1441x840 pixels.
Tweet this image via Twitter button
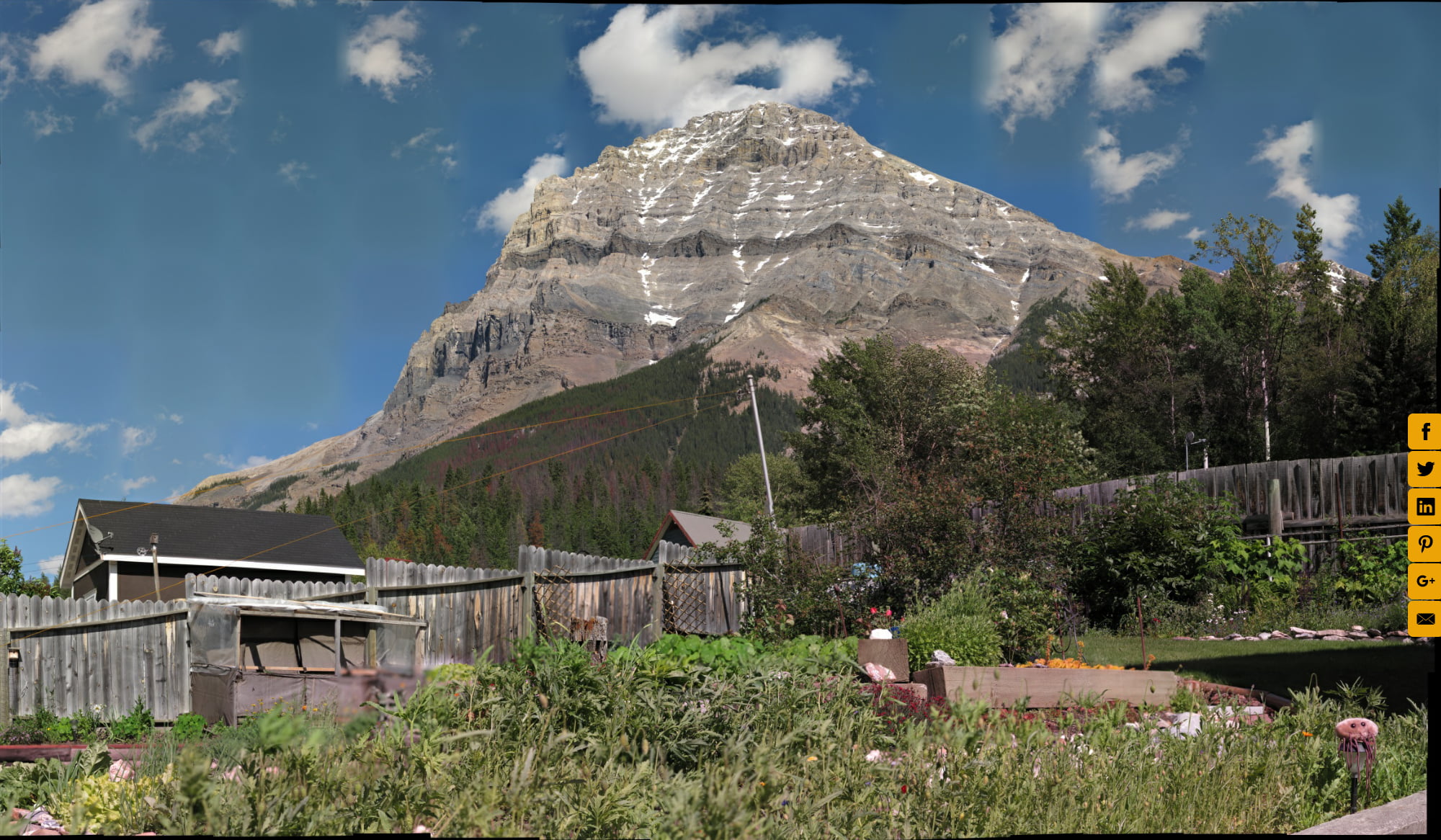click(1424, 469)
